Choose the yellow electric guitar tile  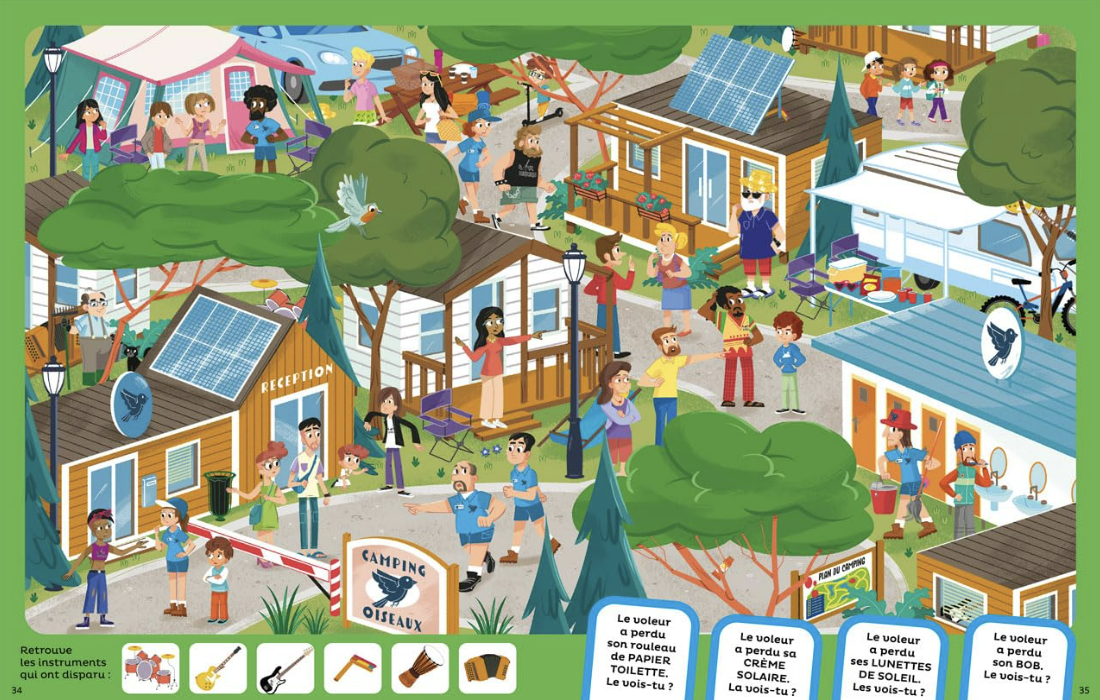218,668
